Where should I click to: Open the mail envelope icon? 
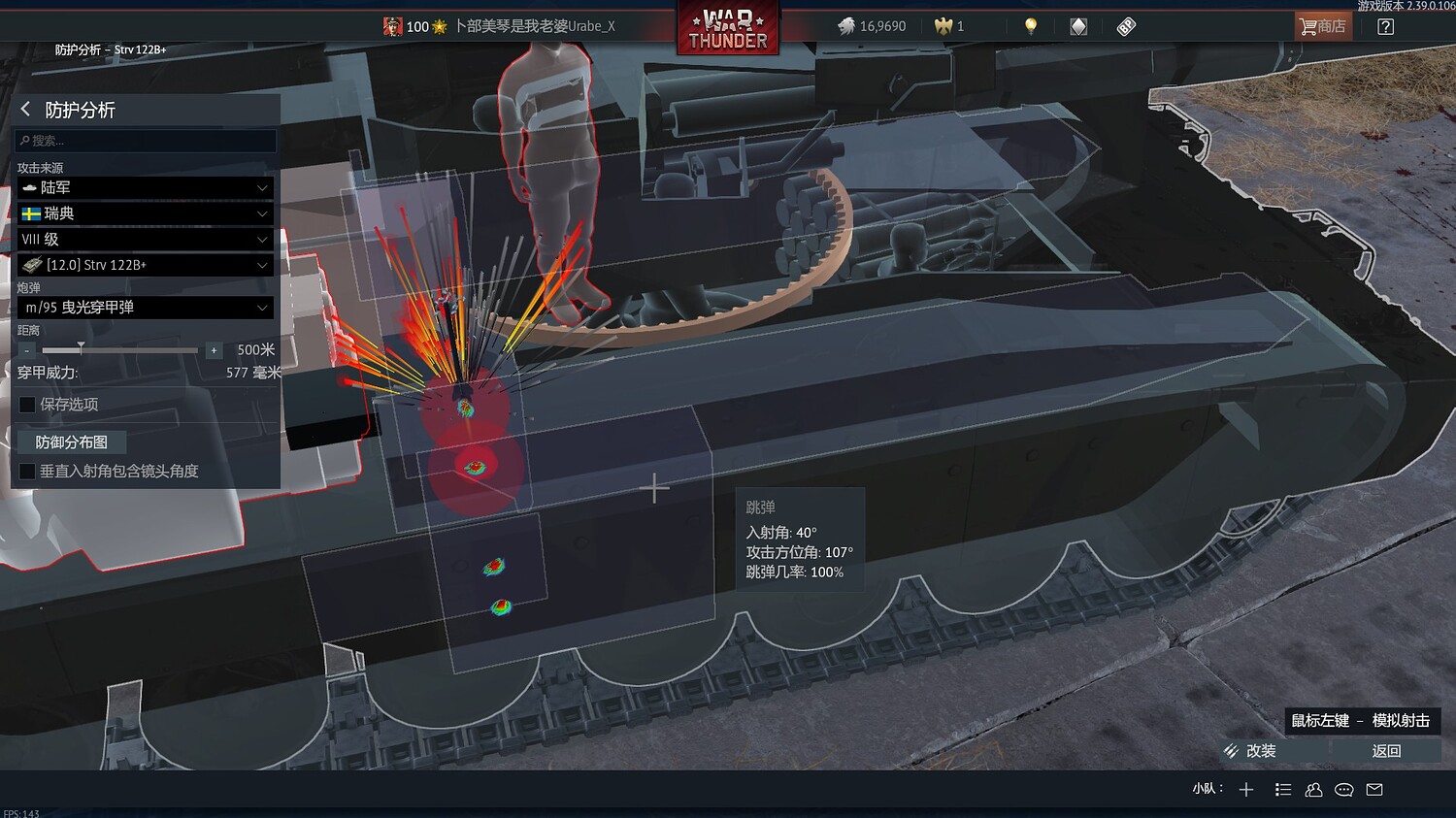tap(1373, 790)
